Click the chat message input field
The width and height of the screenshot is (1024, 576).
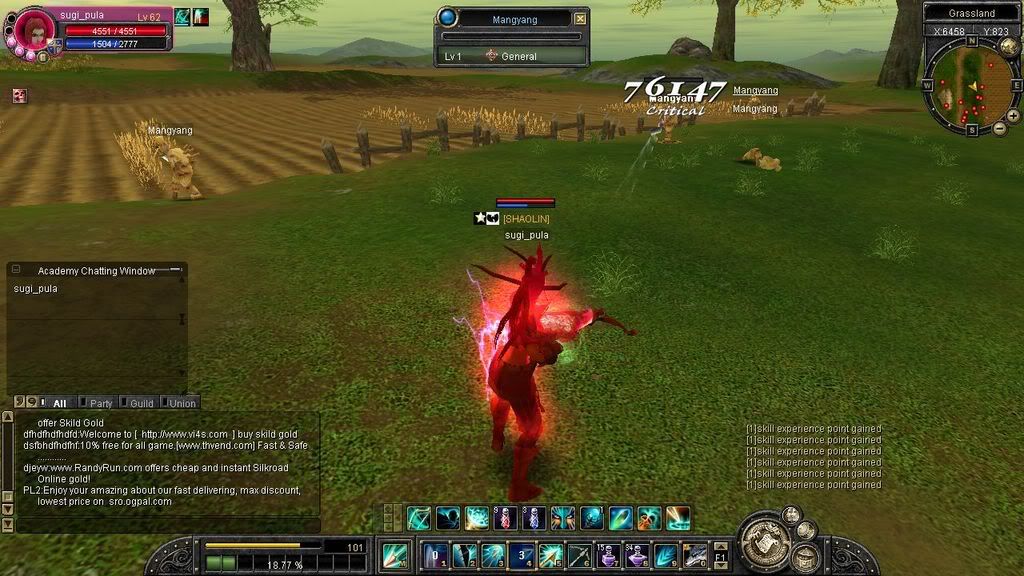click(x=165, y=525)
